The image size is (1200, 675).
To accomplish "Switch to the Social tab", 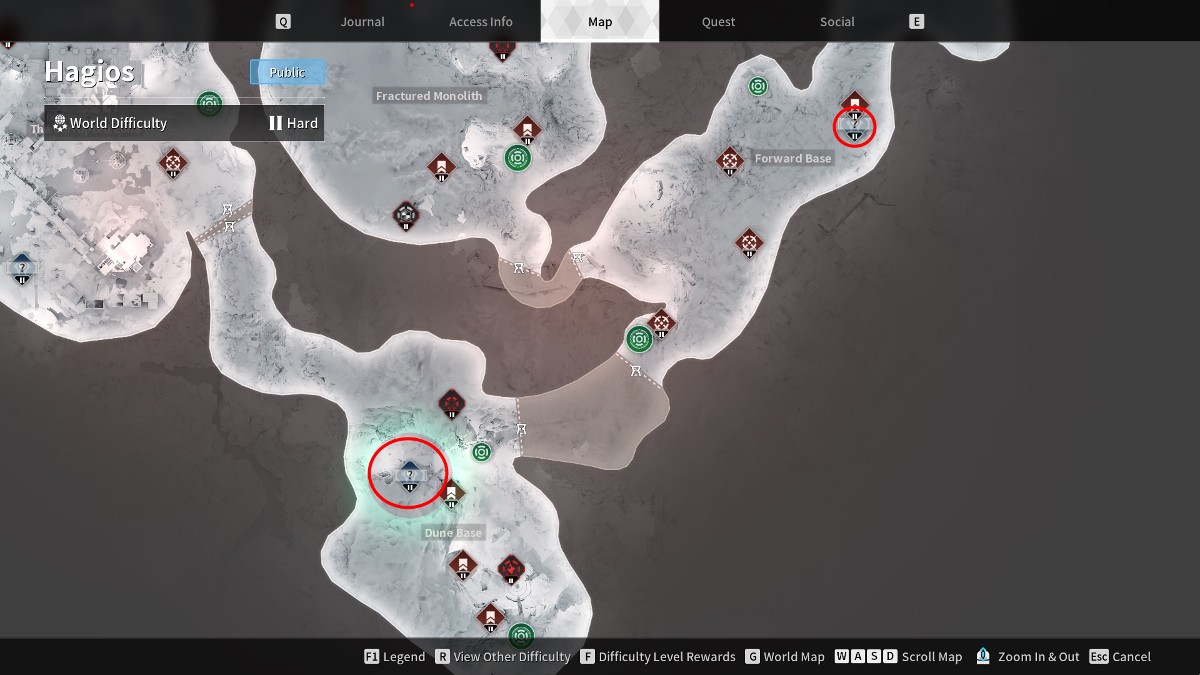I will pos(837,22).
